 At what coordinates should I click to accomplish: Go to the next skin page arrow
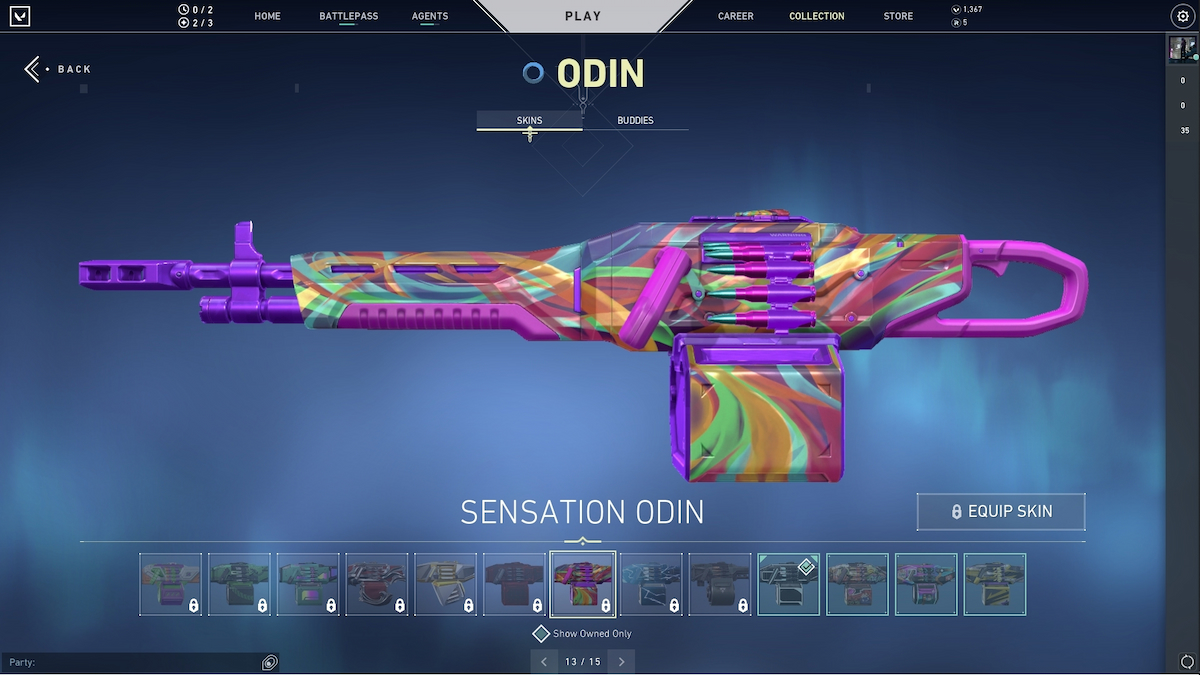pyautogui.click(x=621, y=662)
